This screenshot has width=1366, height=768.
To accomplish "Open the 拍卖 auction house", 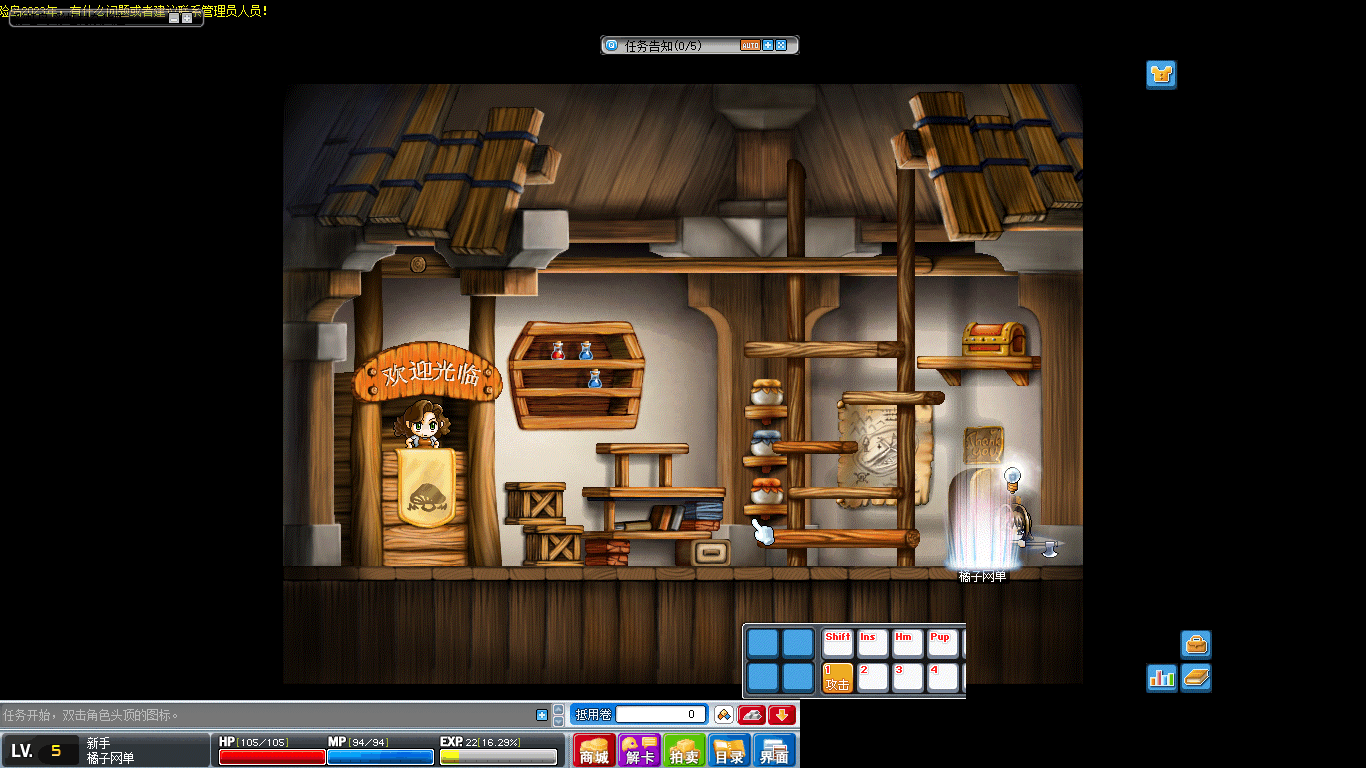I will (x=684, y=750).
